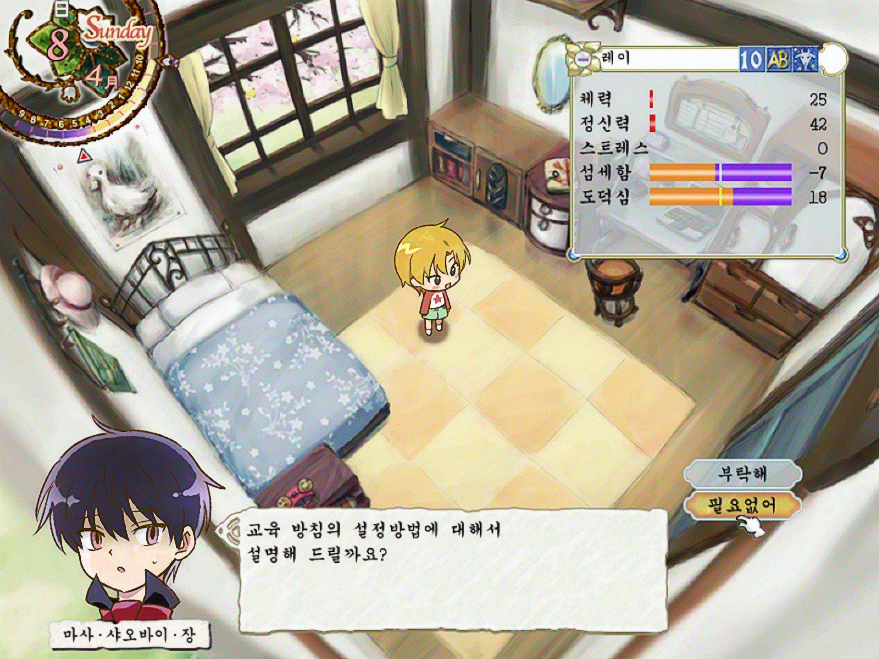This screenshot has width=879, height=659.
Task: Click the AB blood type icon
Action: pyautogui.click(x=778, y=59)
